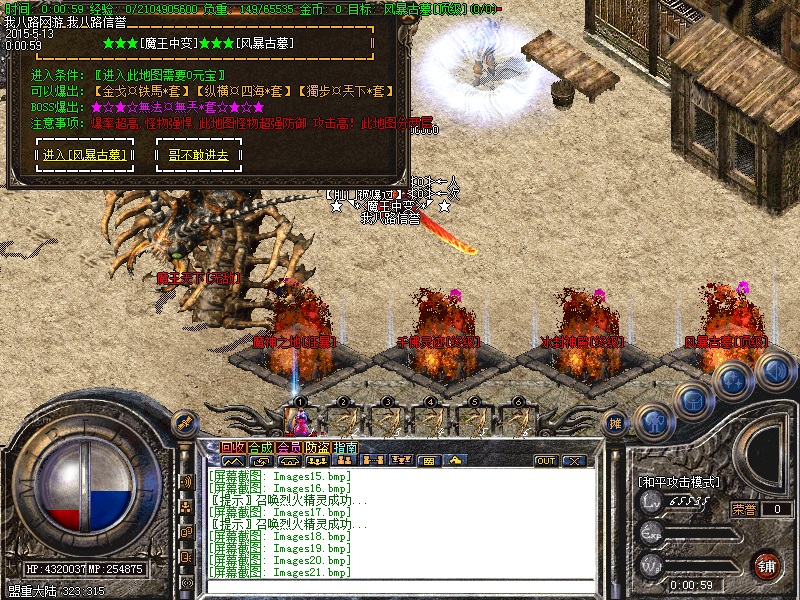Open the red 铺 shop button
Viewport: 800px width, 600px height.
coord(767,564)
